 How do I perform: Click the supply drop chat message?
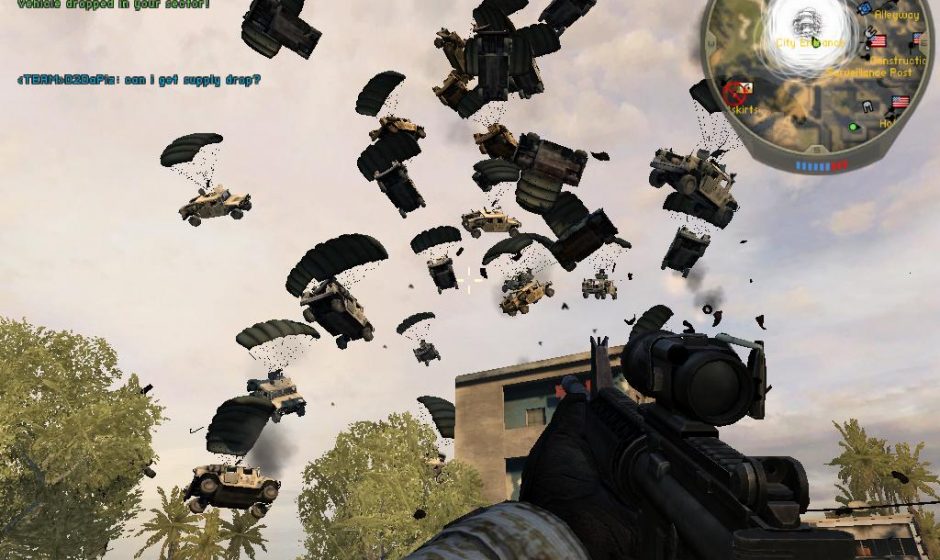tap(138, 79)
